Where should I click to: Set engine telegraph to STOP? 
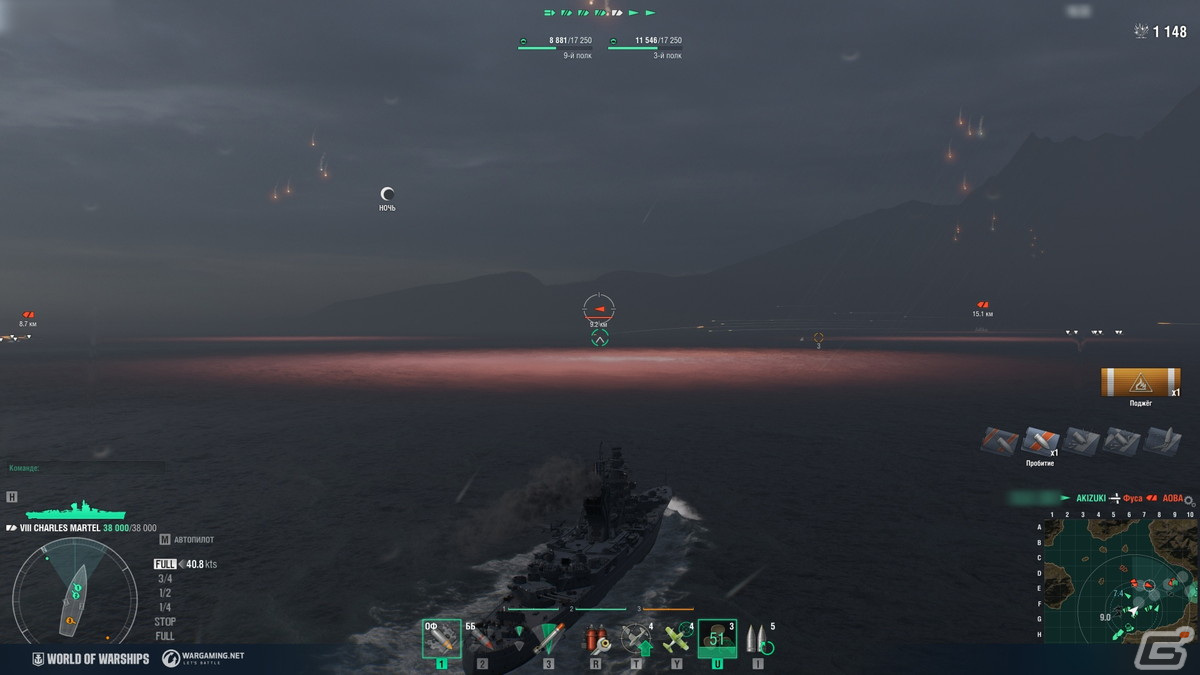165,621
